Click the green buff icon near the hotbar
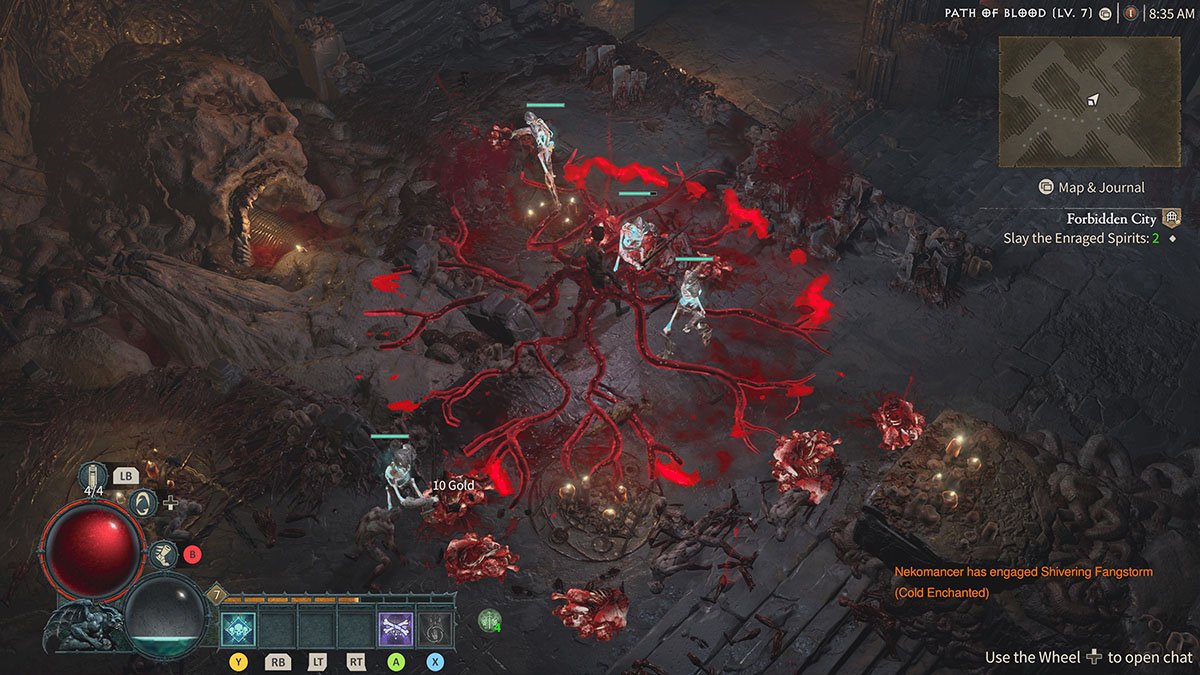This screenshot has height=675, width=1200. pyautogui.click(x=488, y=620)
